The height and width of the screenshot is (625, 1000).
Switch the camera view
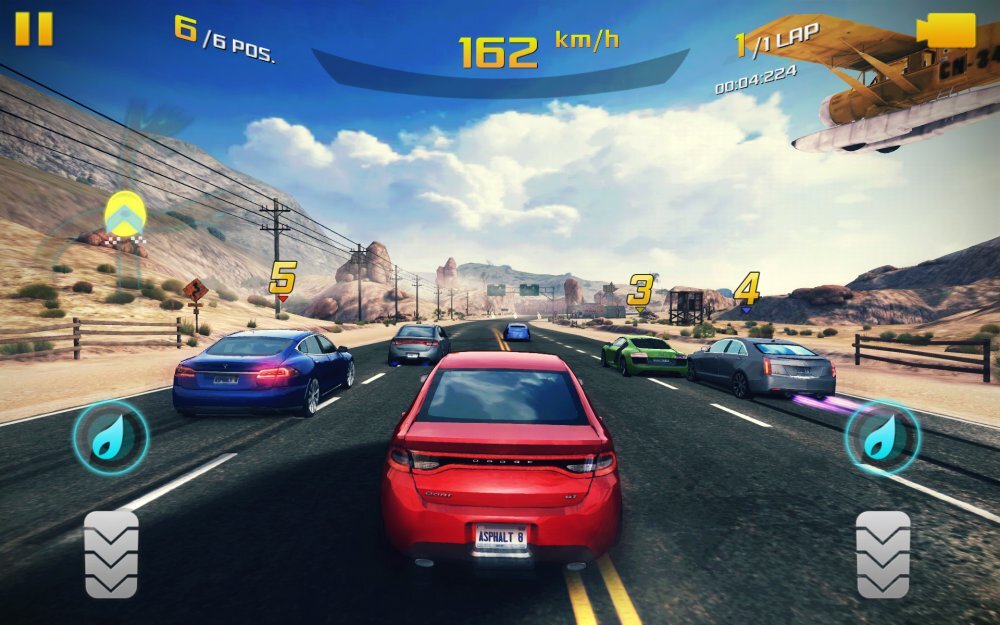point(945,30)
